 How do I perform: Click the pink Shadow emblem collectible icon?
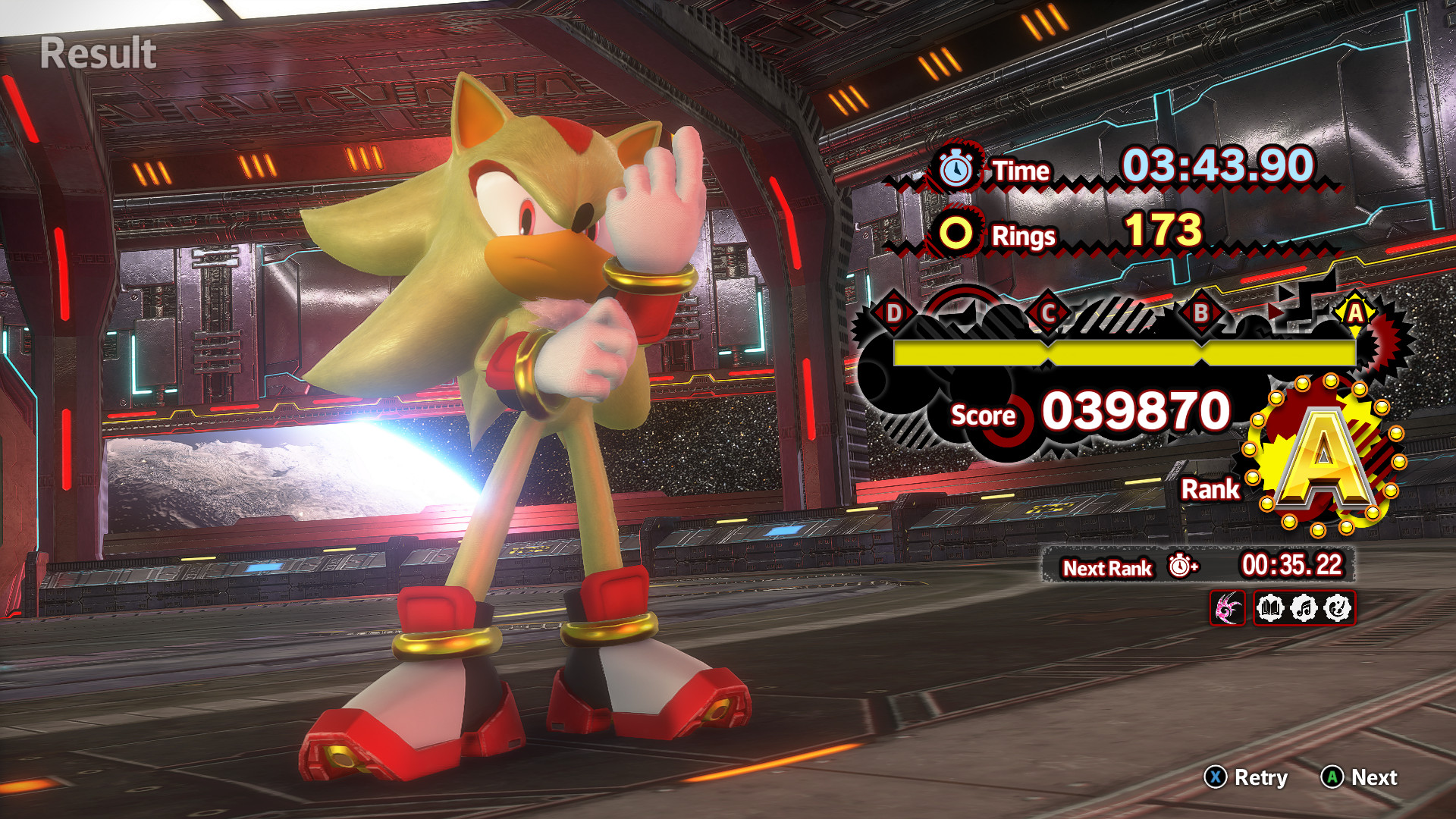(1227, 608)
